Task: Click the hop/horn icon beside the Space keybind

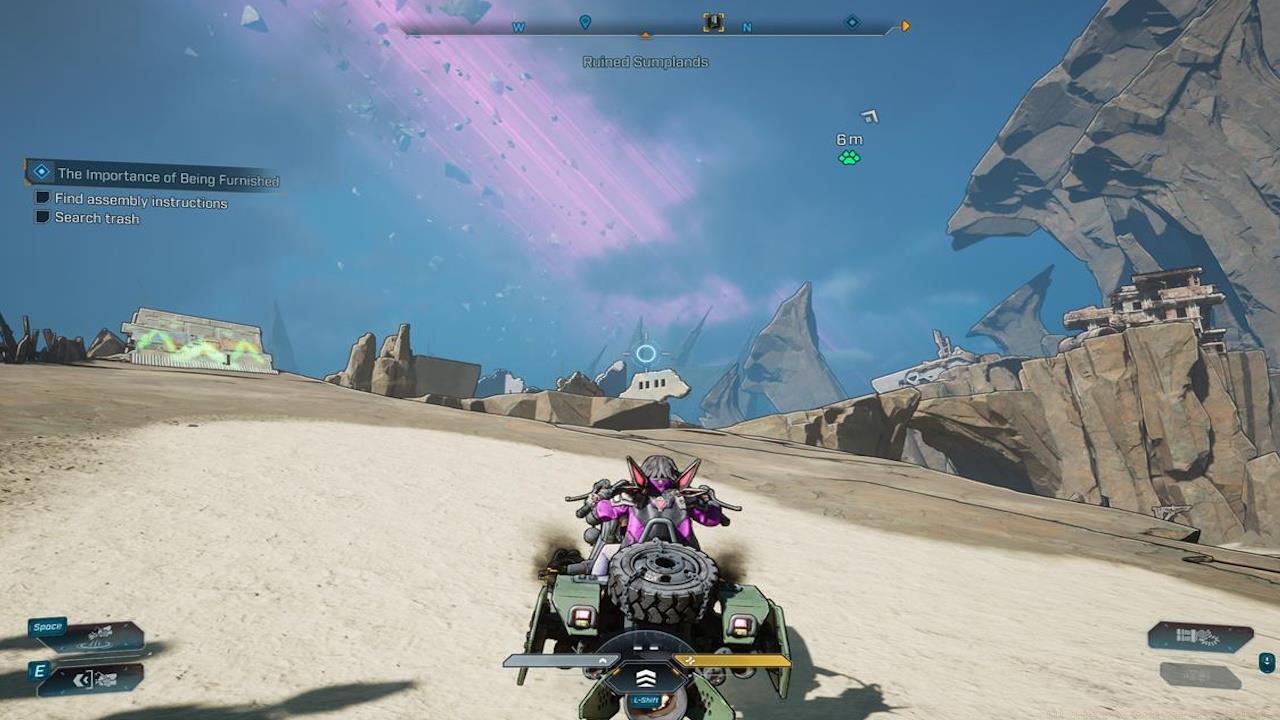Action: point(99,636)
